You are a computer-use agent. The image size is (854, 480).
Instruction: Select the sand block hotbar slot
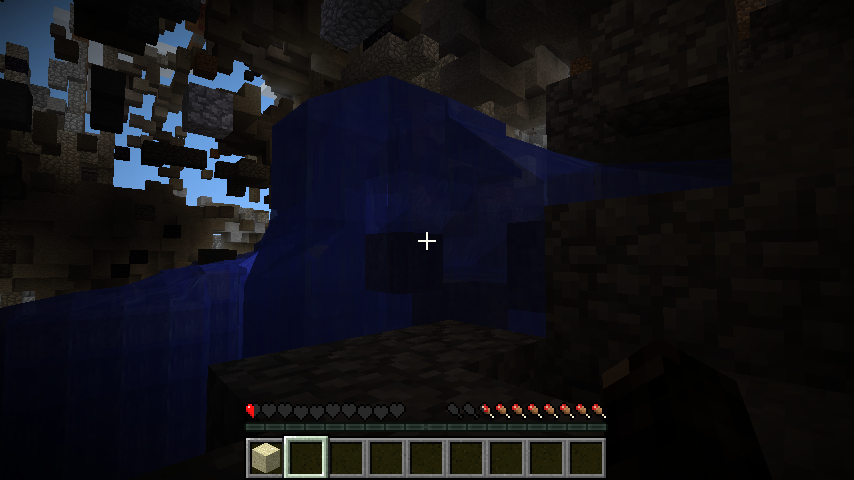pos(266,458)
